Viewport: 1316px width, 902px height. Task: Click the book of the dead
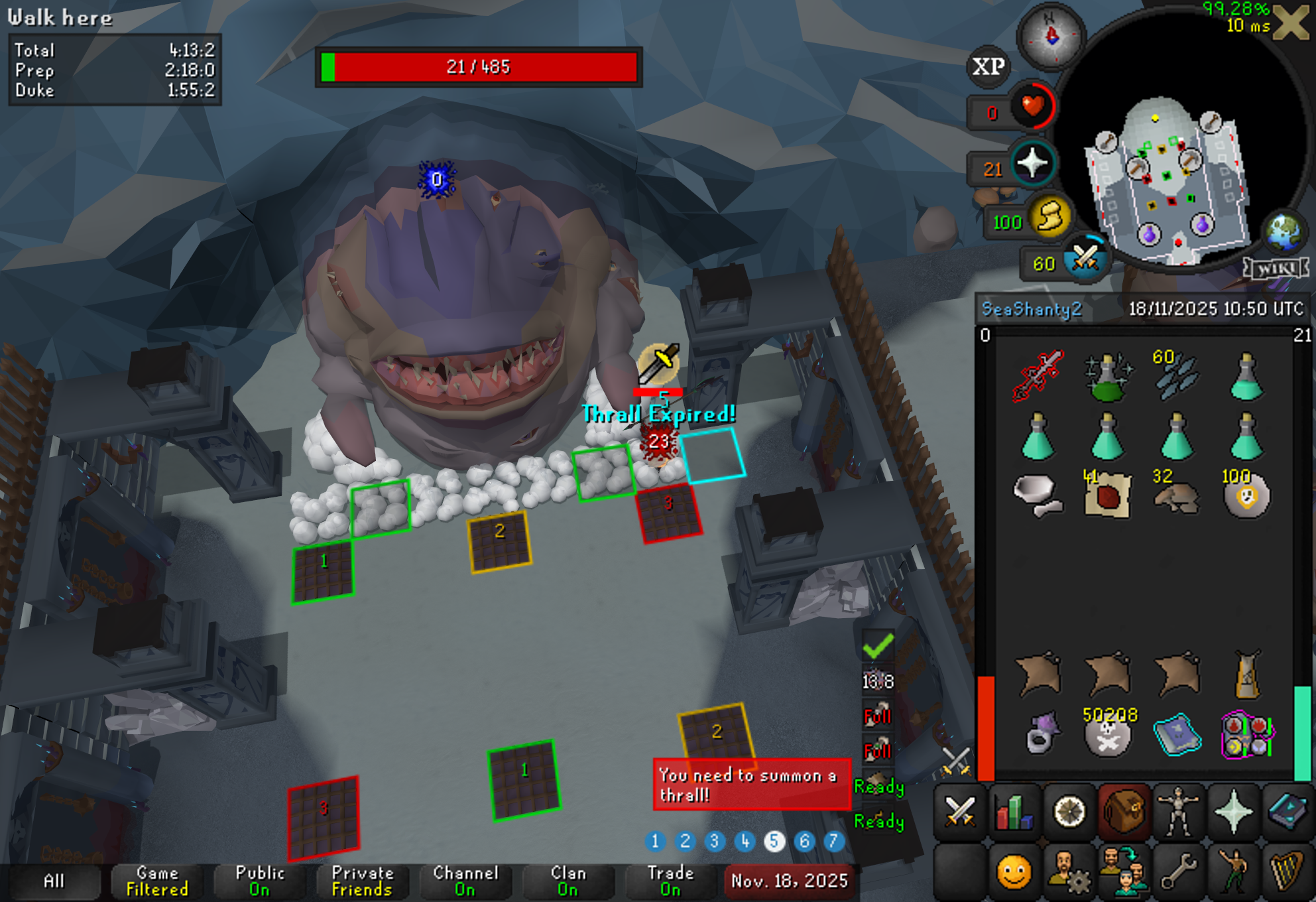[x=1177, y=734]
